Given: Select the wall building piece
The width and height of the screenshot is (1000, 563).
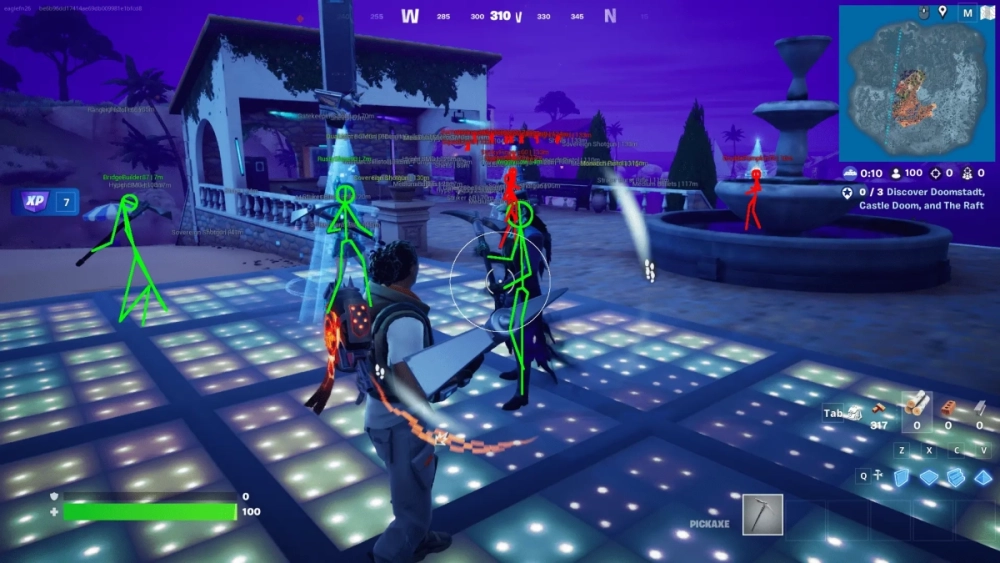Looking at the screenshot, I should point(902,477).
